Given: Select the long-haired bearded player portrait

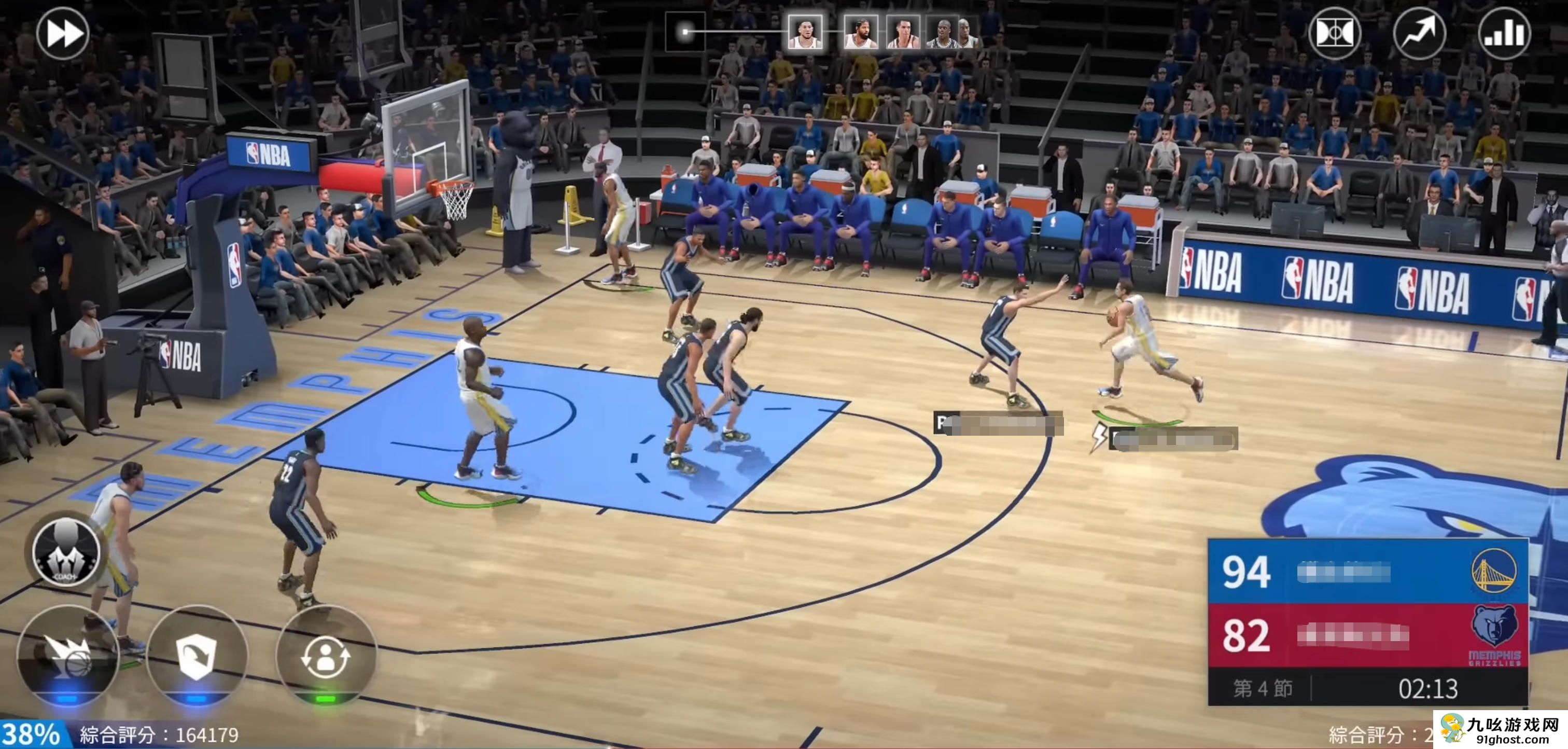Looking at the screenshot, I should pyautogui.click(x=861, y=32).
